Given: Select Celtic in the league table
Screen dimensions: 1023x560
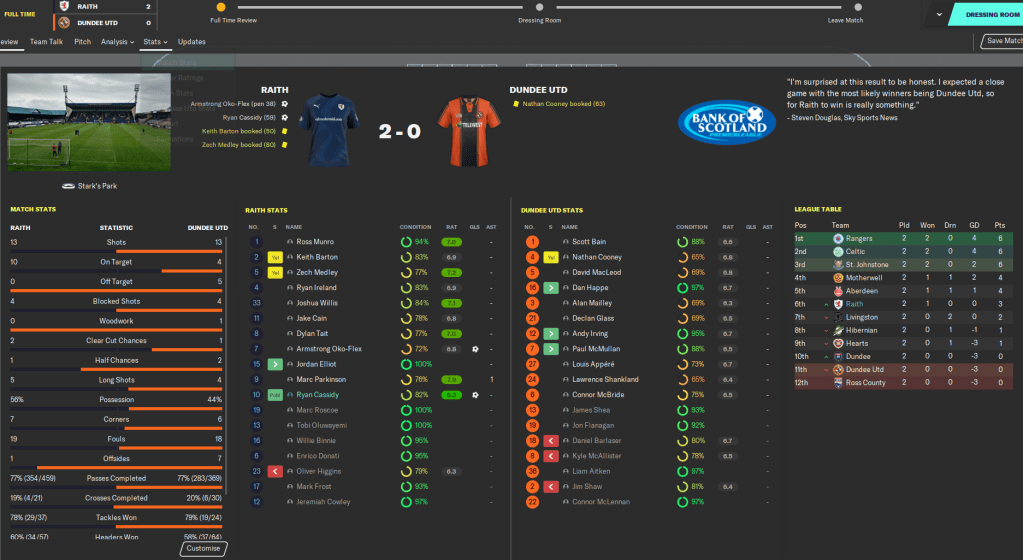Looking at the screenshot, I should pyautogui.click(x=856, y=252).
